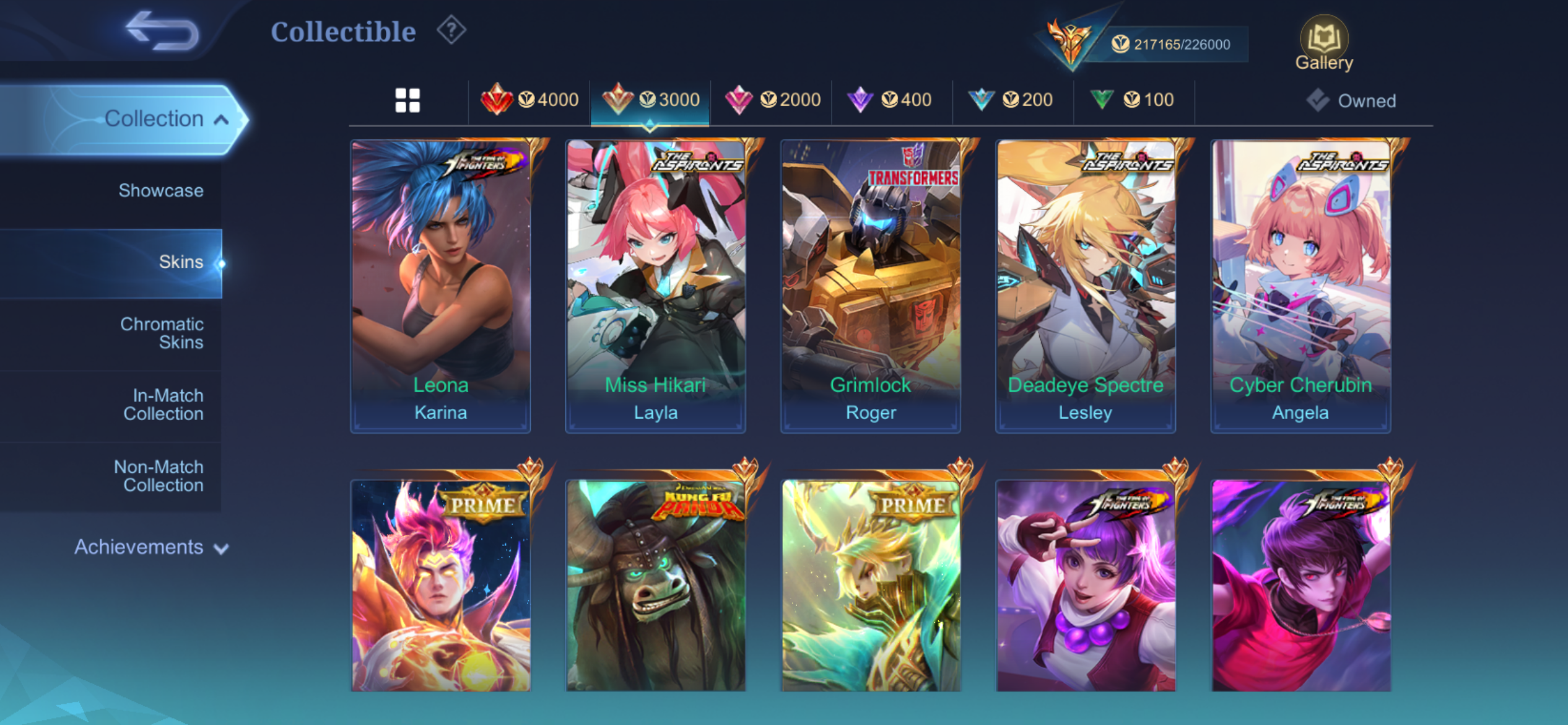Switch to the 2000 points tier tab
Screen dimensions: 1568x725
coord(772,100)
